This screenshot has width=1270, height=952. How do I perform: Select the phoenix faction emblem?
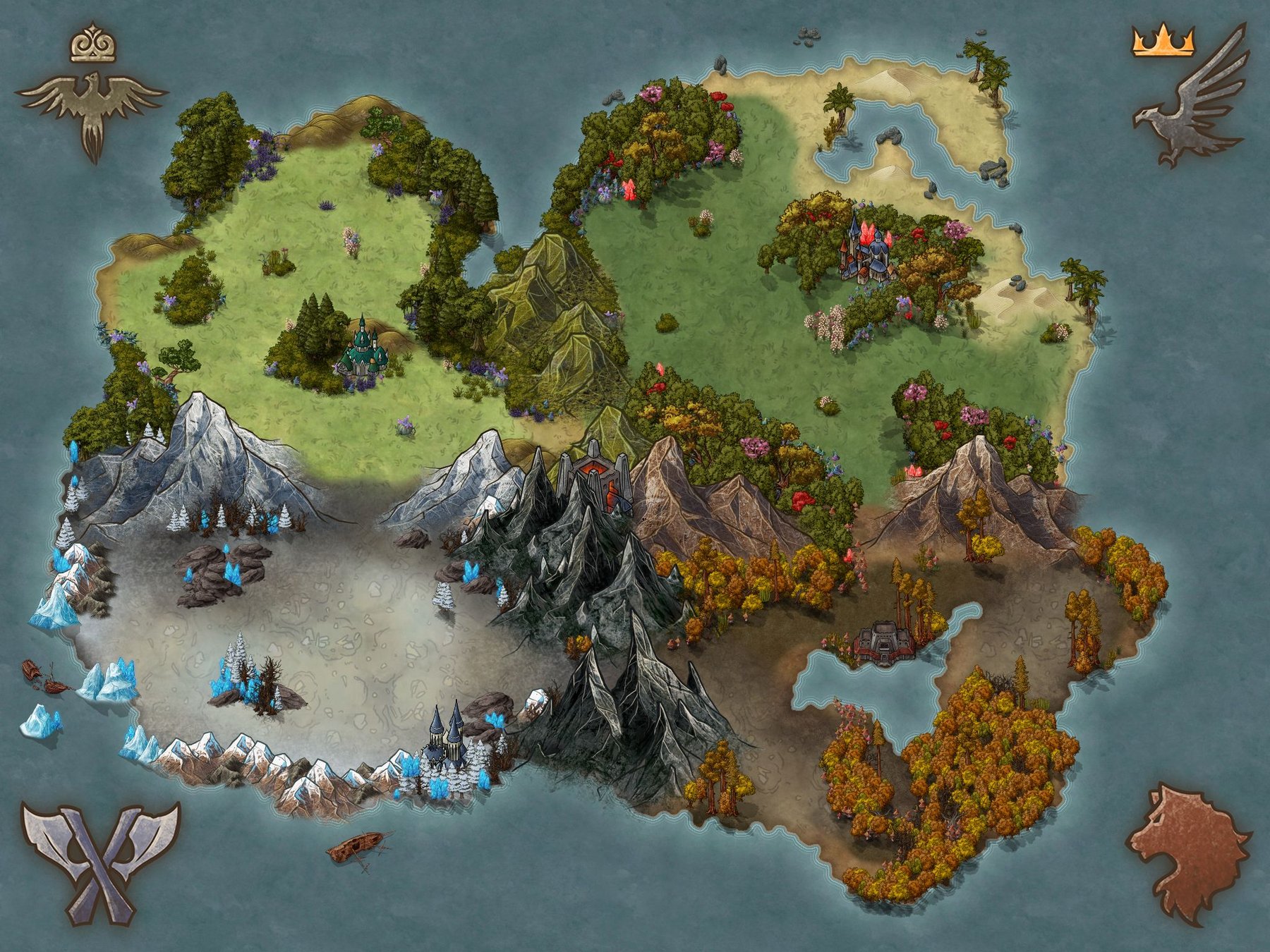(93, 113)
